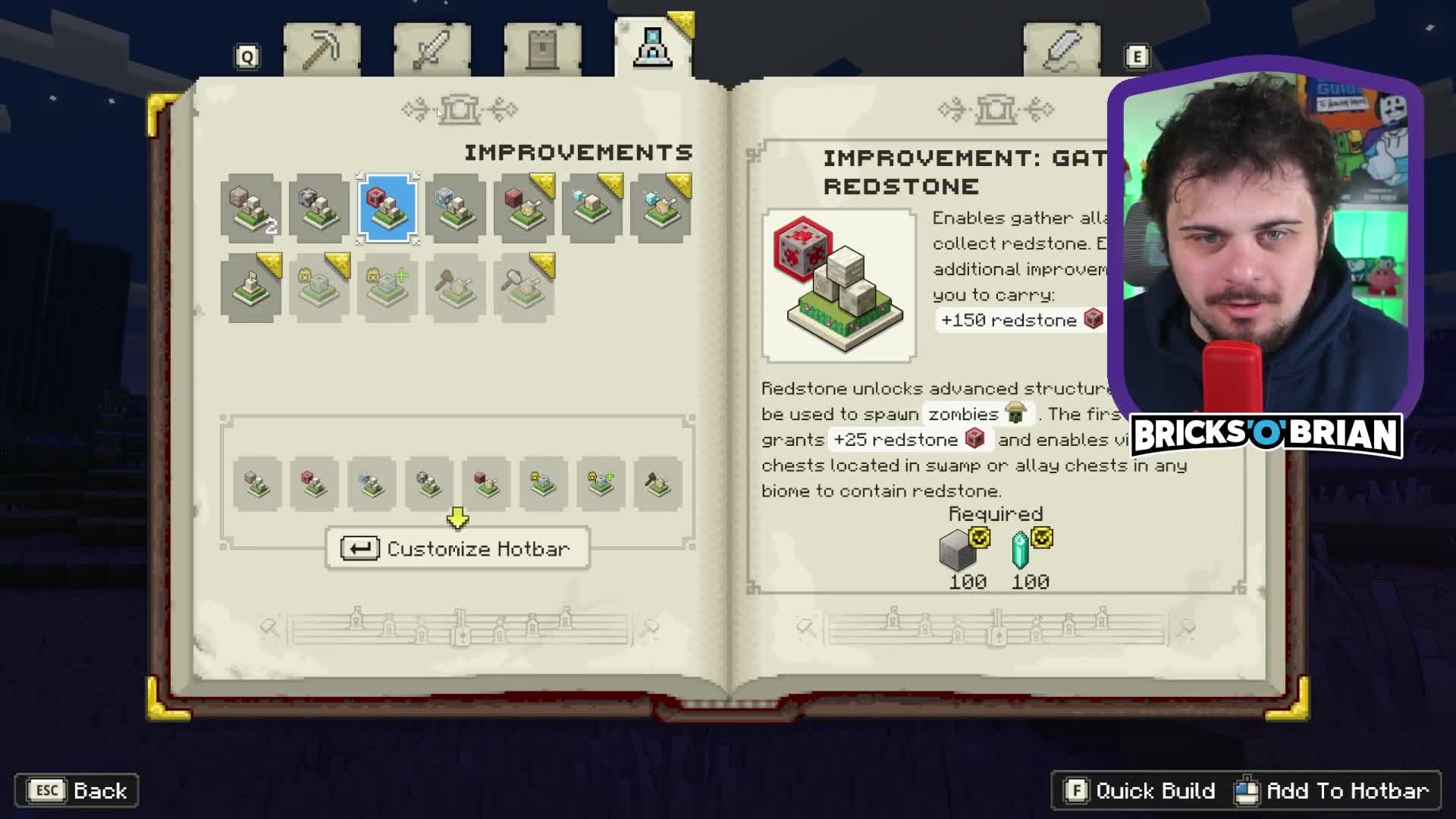Open the feather quill tab
The height and width of the screenshot is (819, 1456).
pos(1062,50)
